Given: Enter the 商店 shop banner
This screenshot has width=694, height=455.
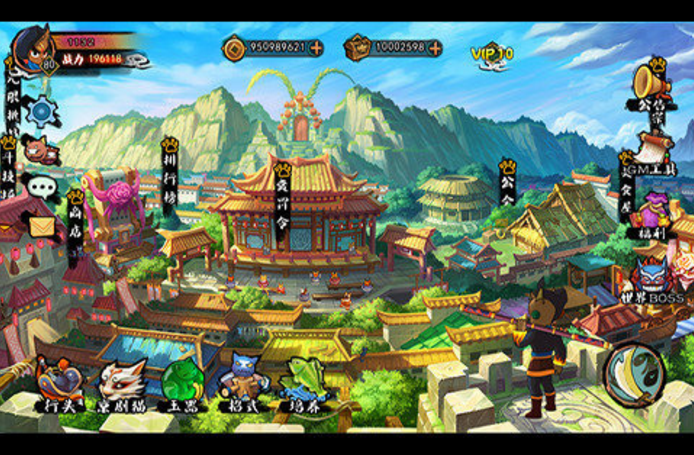Looking at the screenshot, I should (x=76, y=214).
